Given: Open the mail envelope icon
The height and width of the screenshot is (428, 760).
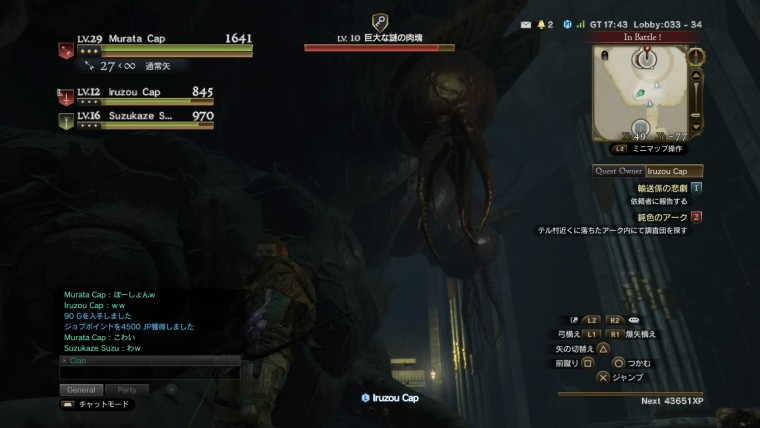Looking at the screenshot, I should click(x=526, y=24).
